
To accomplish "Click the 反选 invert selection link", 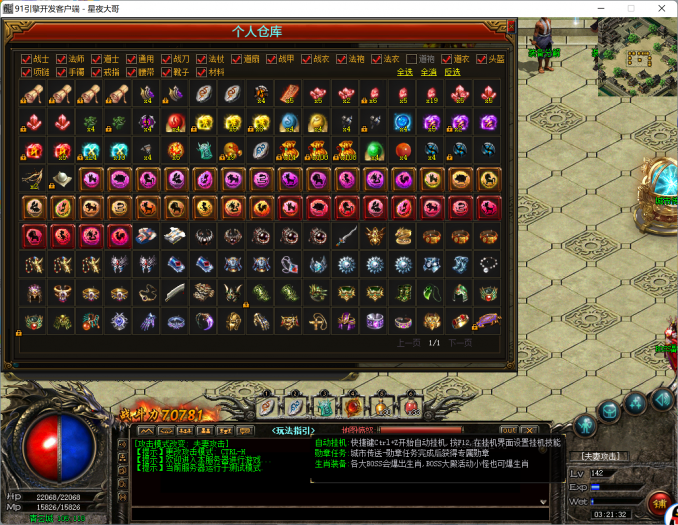I will pyautogui.click(x=452, y=72).
